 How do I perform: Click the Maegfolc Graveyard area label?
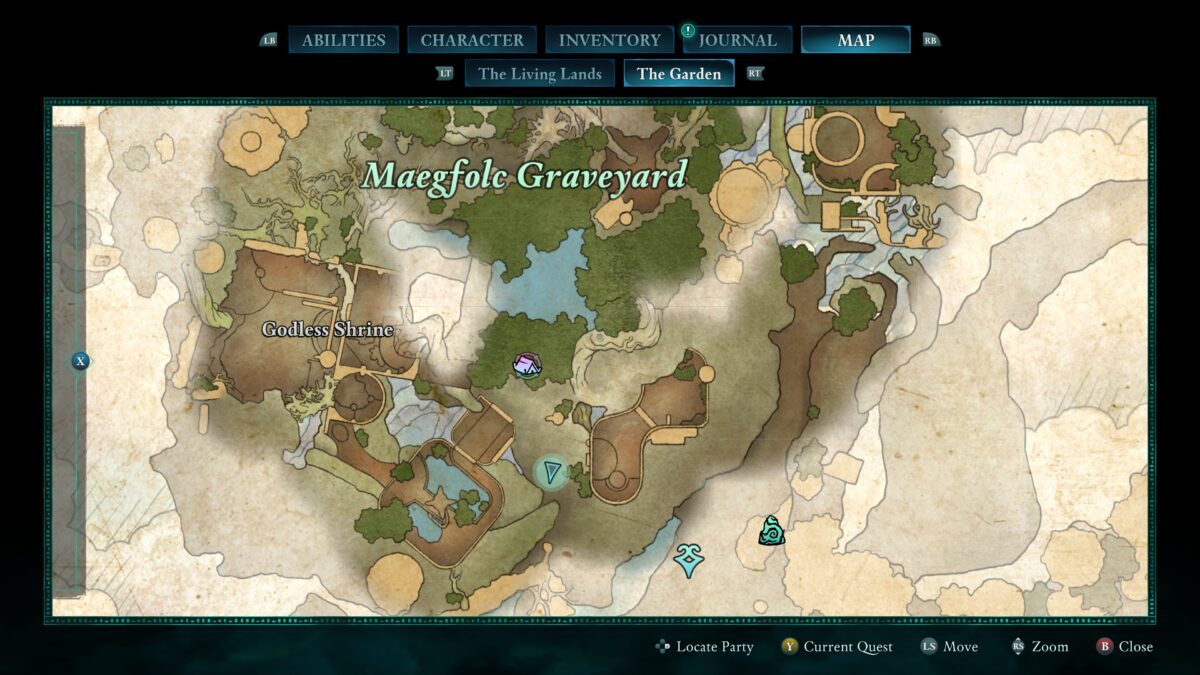pyautogui.click(x=525, y=175)
